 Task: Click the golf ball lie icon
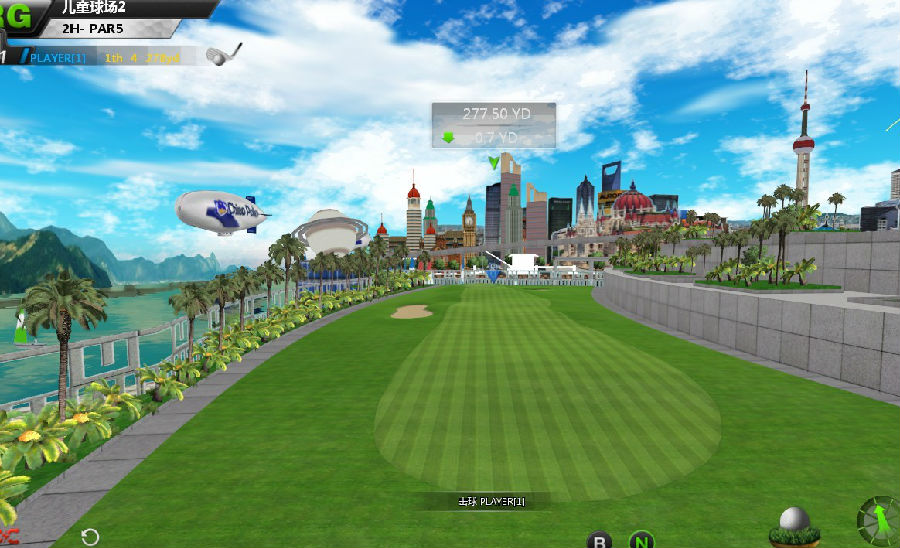point(794,526)
